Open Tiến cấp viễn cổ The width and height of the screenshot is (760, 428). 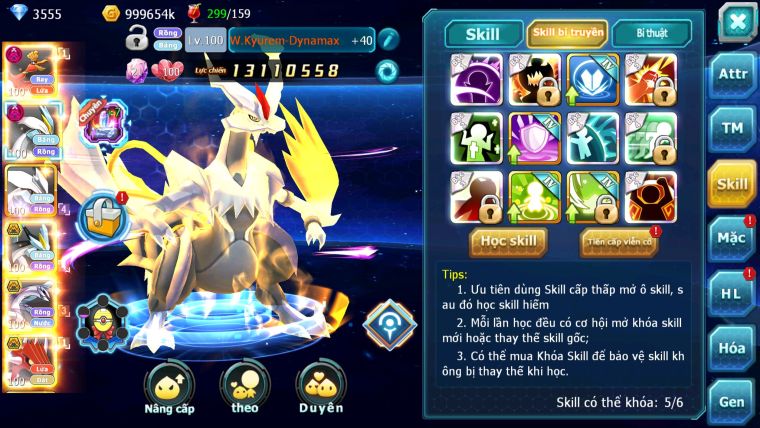(618, 242)
